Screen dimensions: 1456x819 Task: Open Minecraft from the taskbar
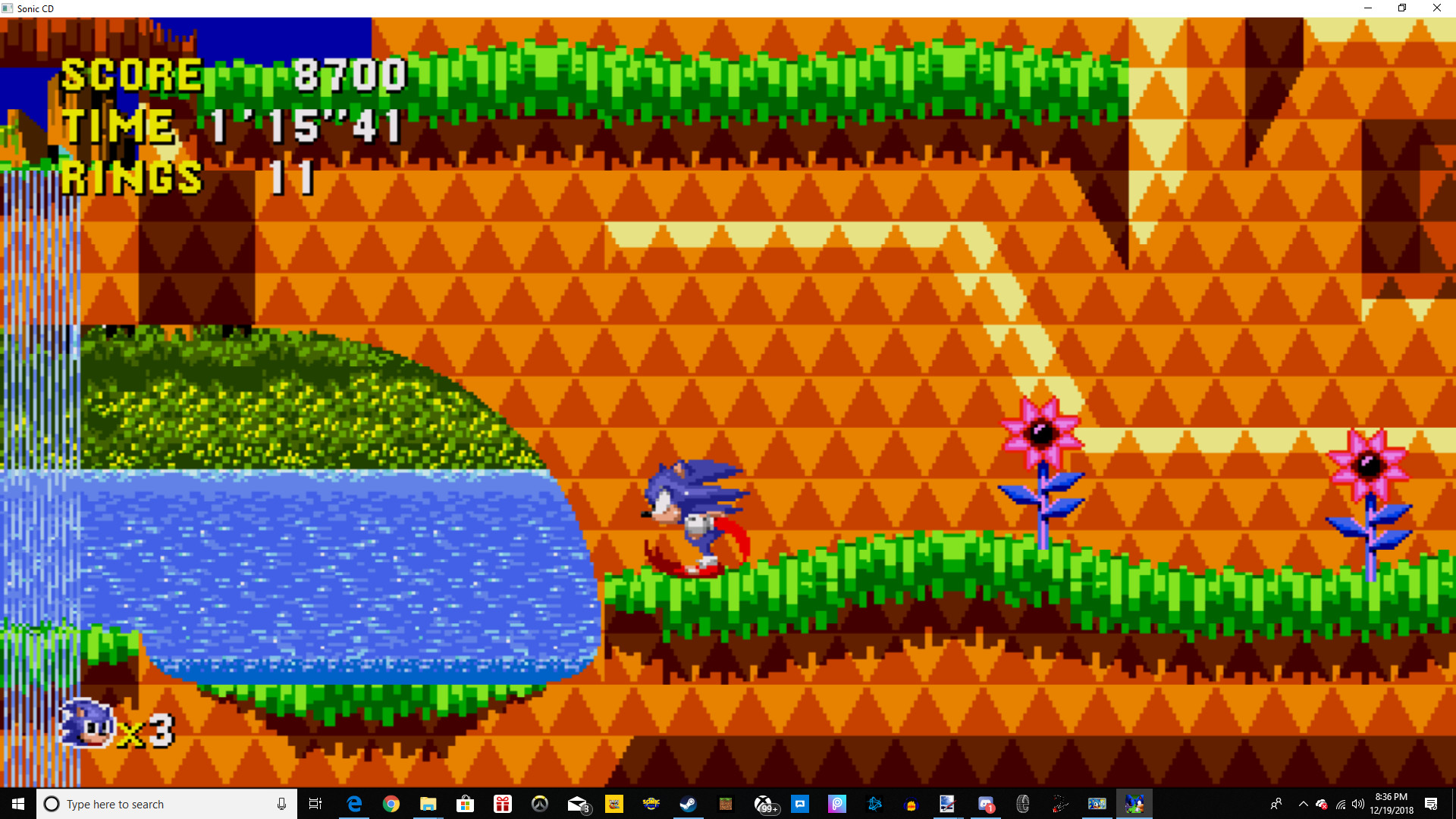(726, 804)
